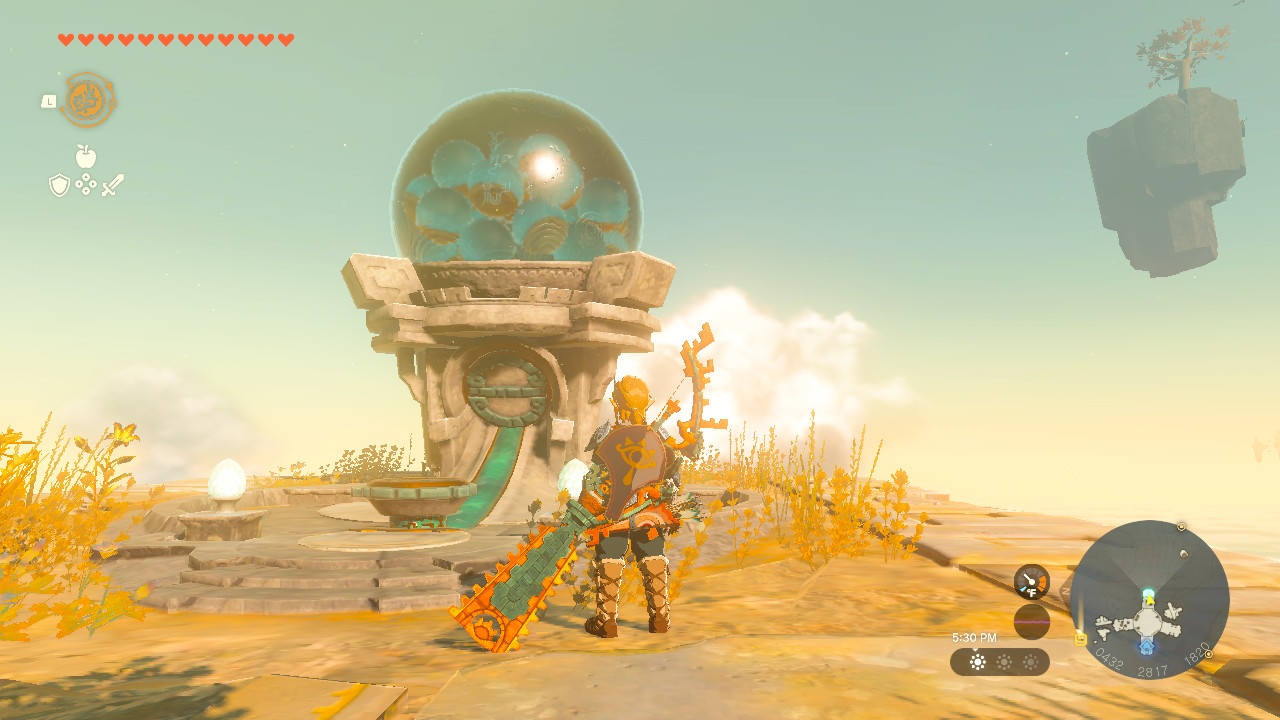Select the shield icon near the controls hint
The width and height of the screenshot is (1280, 720).
click(58, 184)
